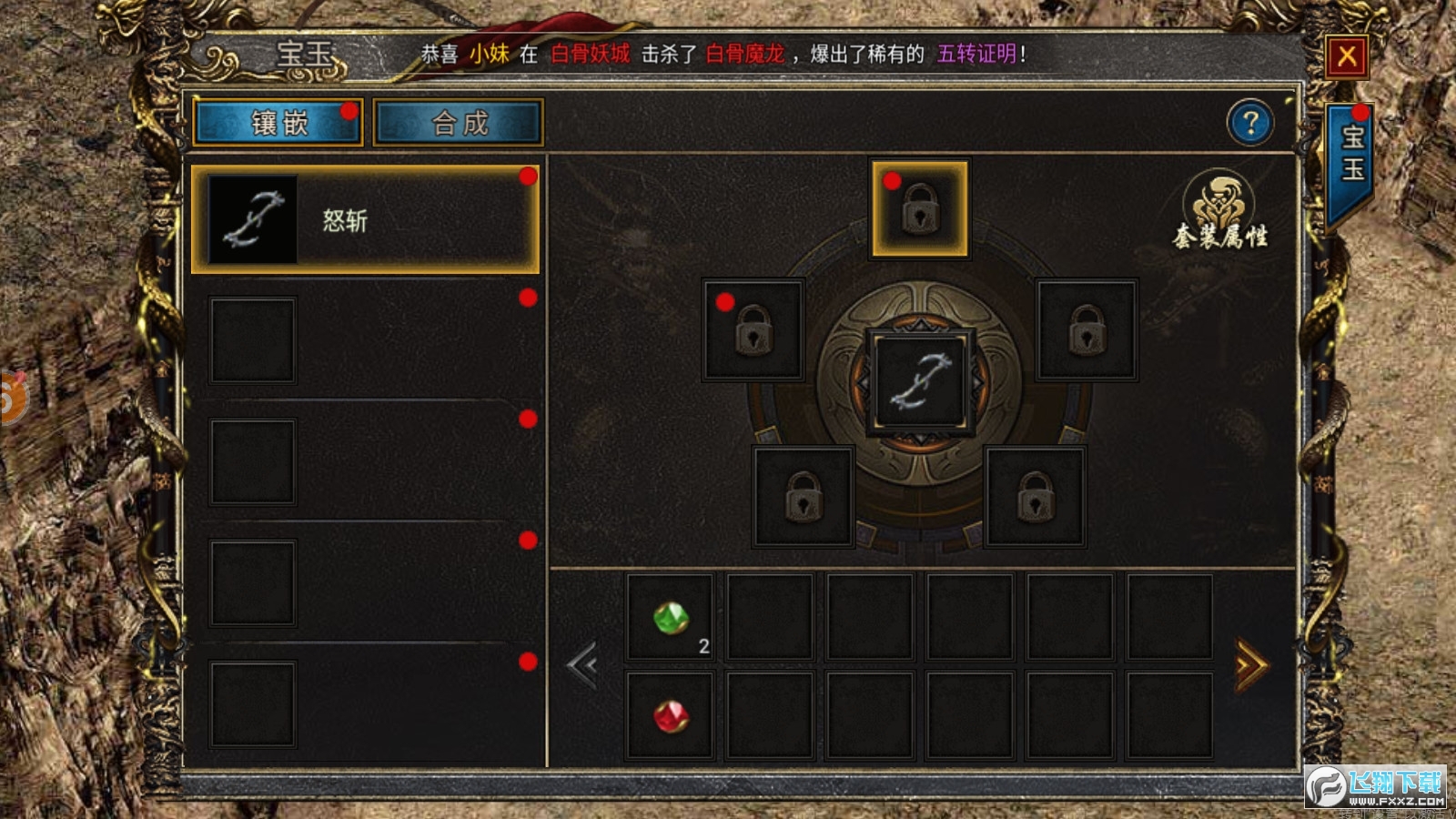This screenshot has width=1456, height=819.
Task: Click the 宝玉 side tab on right edge
Action: pyautogui.click(x=1352, y=155)
